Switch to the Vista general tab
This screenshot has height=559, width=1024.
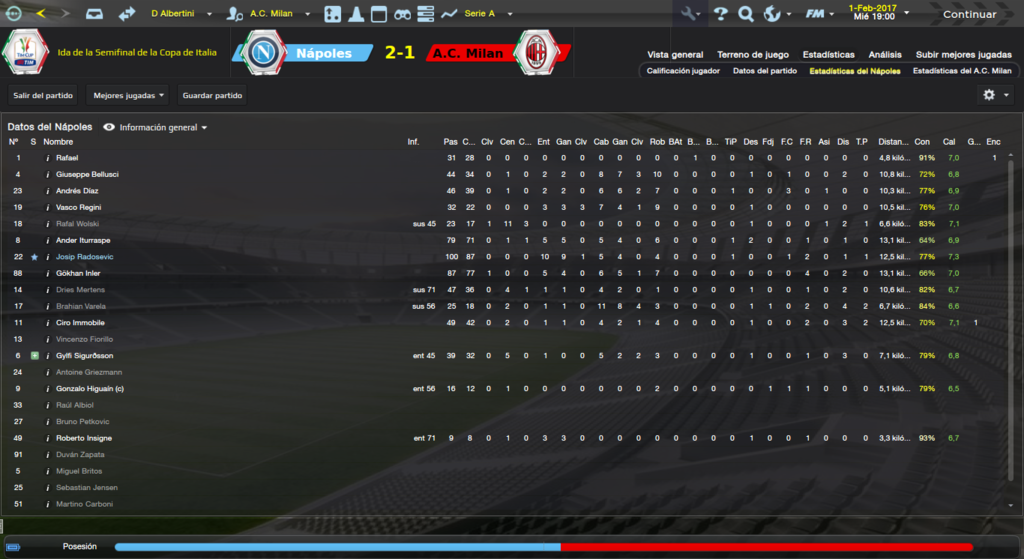[x=675, y=55]
